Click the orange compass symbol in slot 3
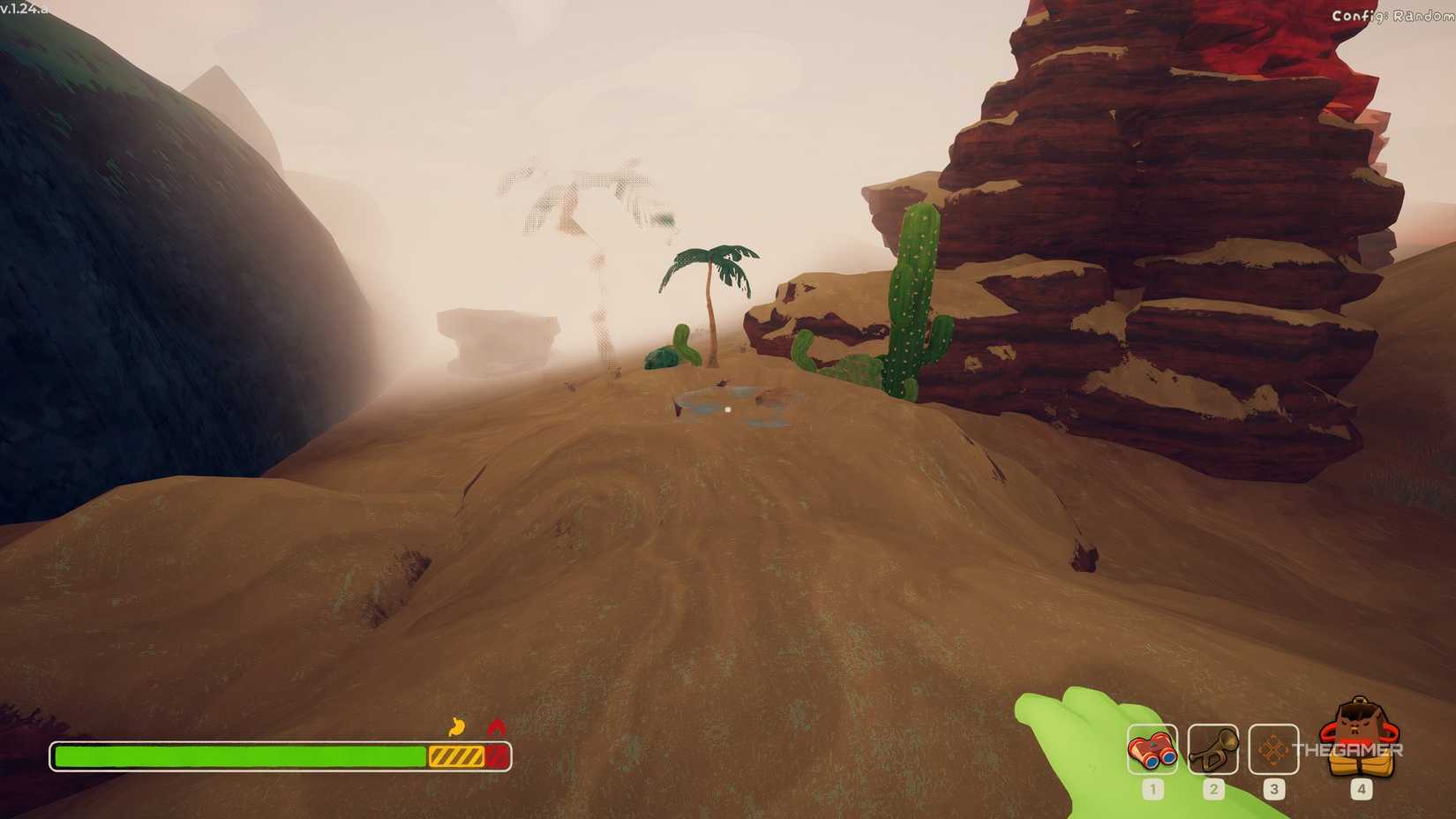The height and width of the screenshot is (819, 1456). coord(1273,750)
